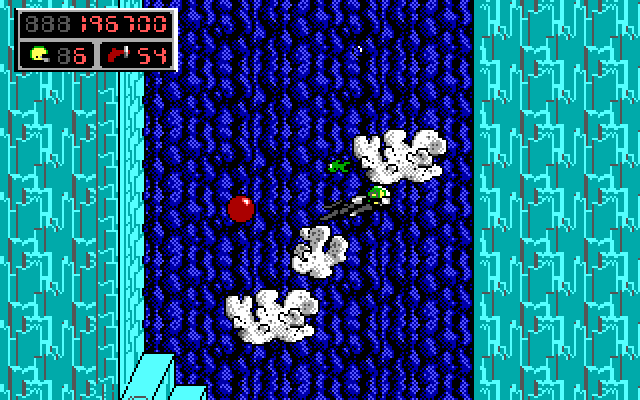Click the yellow helmet lives icon
The image size is (640, 400).
click(40, 54)
